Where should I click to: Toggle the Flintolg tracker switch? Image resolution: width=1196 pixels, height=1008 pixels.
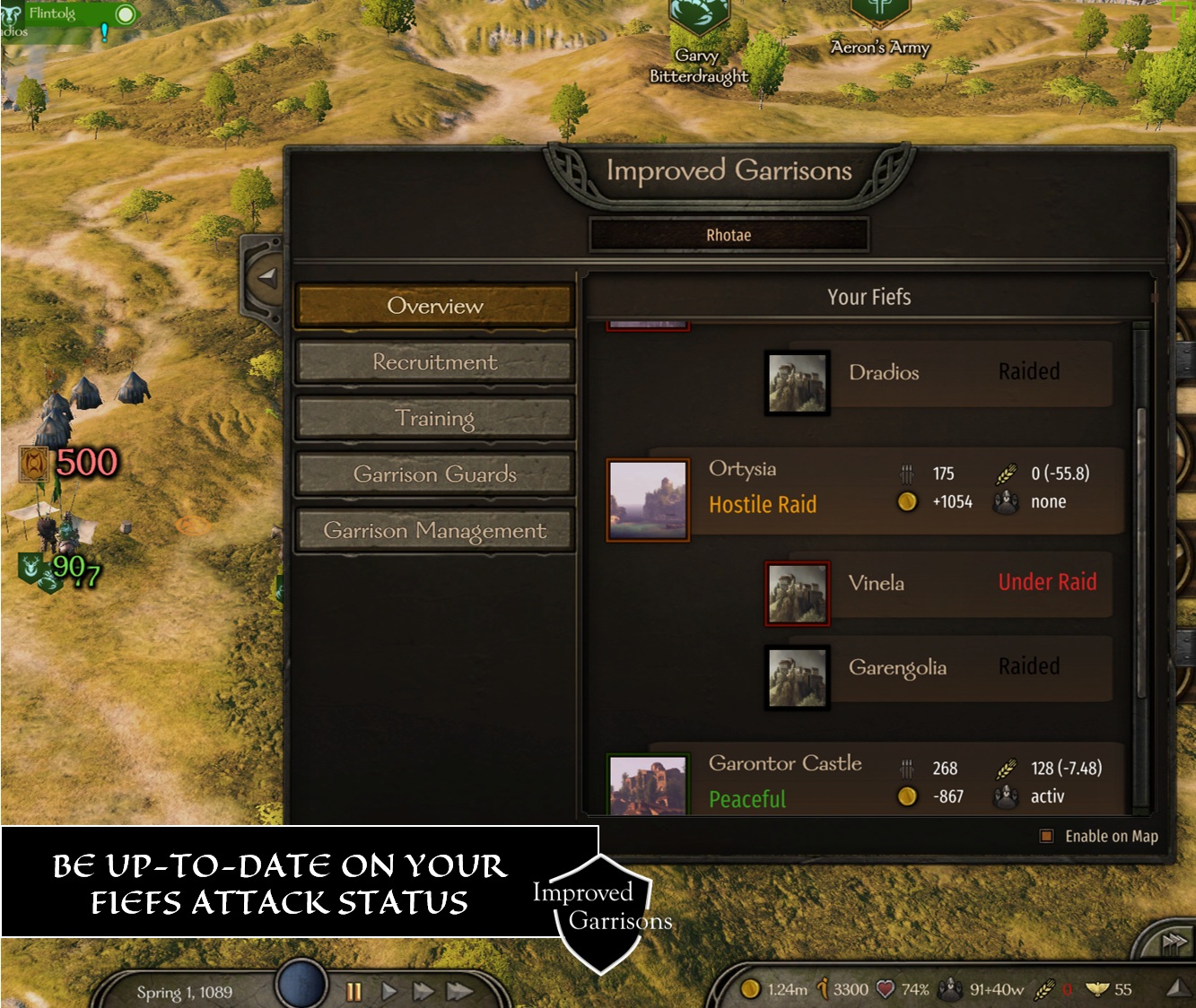[125, 14]
